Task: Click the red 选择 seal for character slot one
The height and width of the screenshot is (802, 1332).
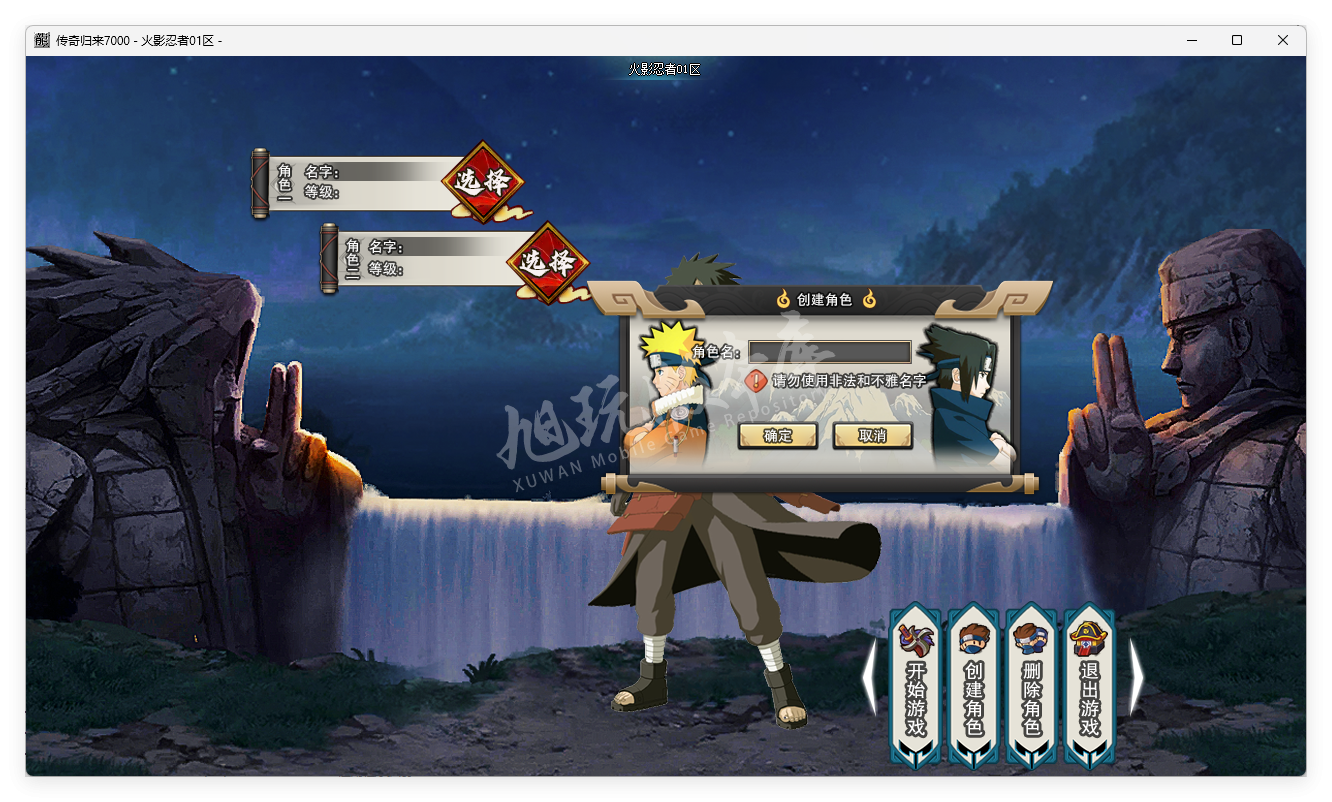Action: (x=482, y=182)
